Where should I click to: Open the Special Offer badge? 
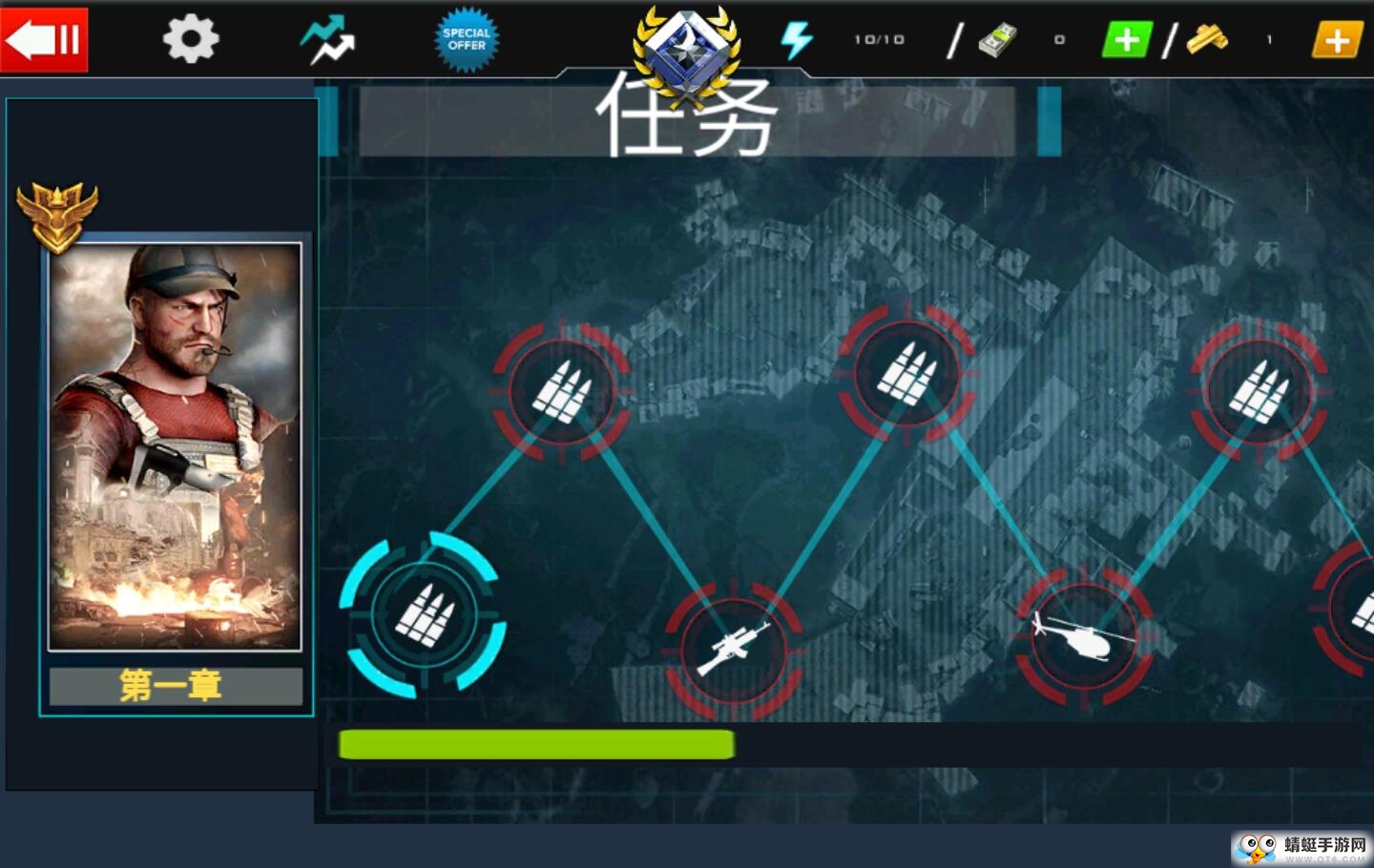(467, 39)
